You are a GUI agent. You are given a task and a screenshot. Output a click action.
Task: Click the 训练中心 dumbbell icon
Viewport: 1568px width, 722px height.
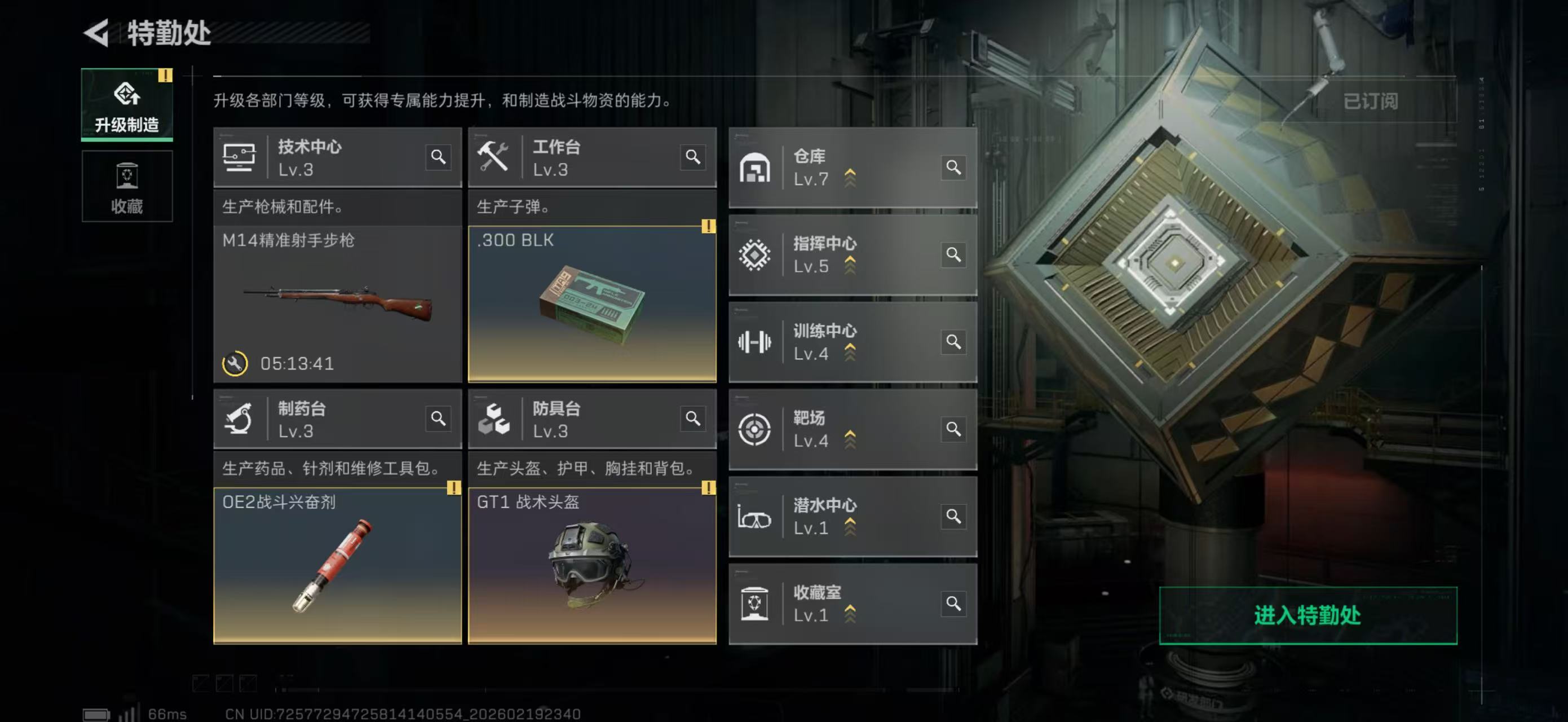755,342
